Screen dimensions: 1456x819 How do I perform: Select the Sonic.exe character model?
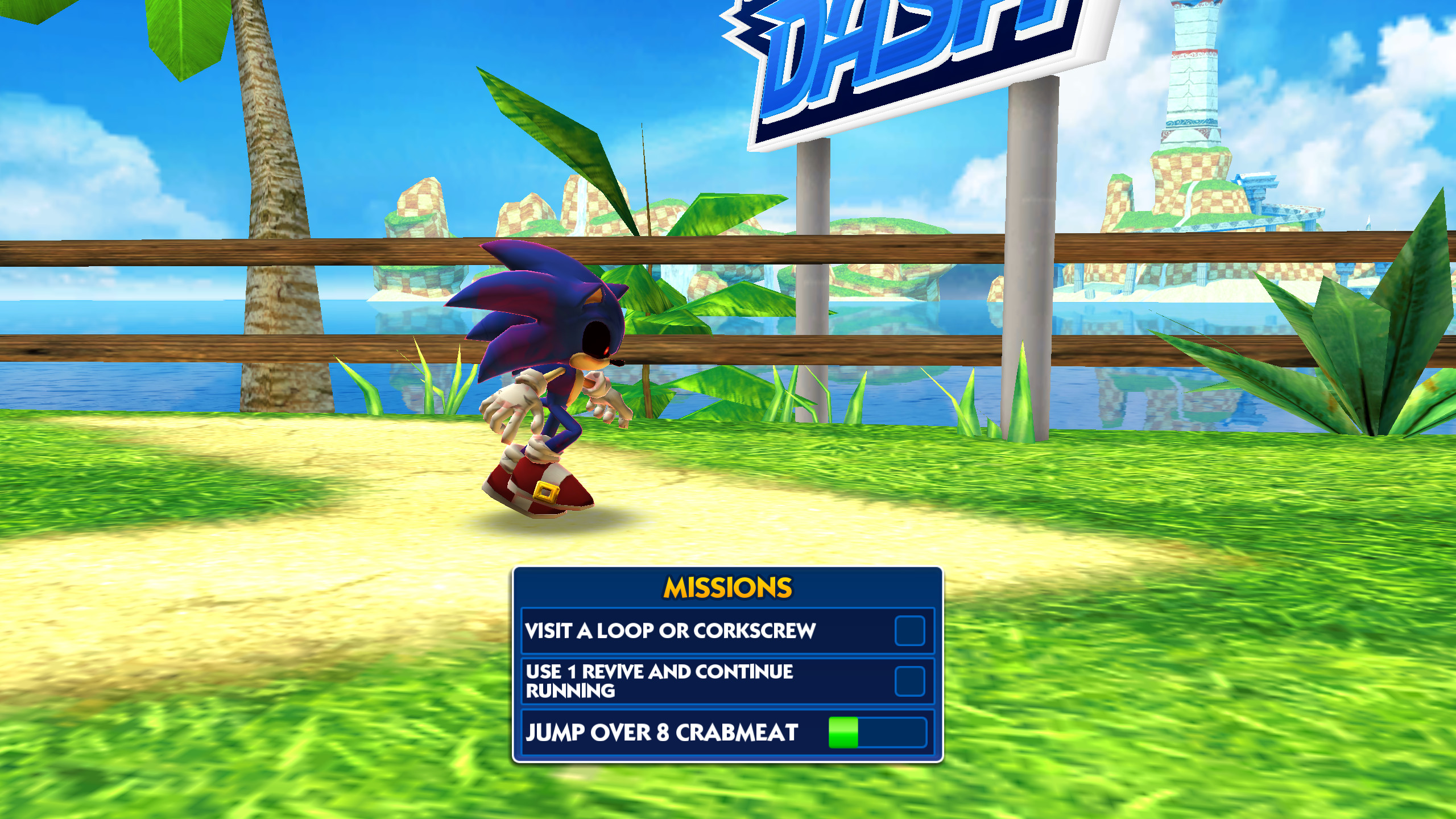(x=546, y=370)
